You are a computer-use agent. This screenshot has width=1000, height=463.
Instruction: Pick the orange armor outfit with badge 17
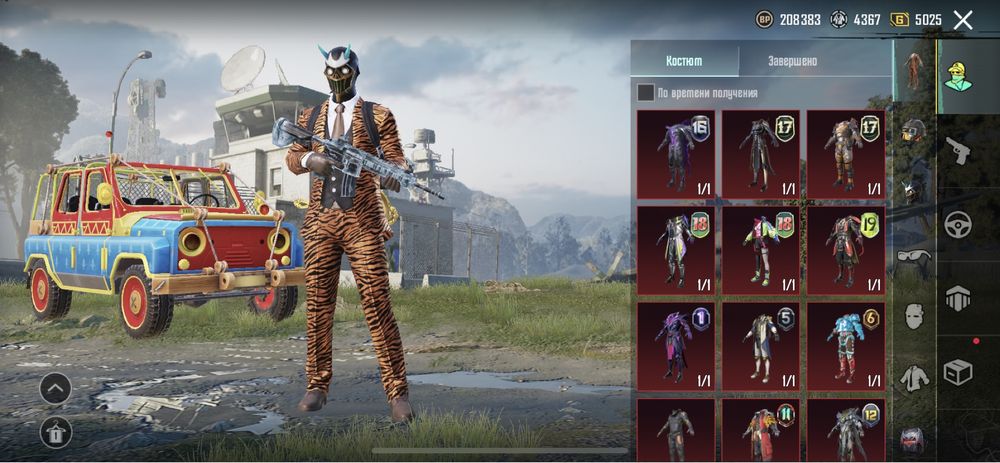point(845,154)
